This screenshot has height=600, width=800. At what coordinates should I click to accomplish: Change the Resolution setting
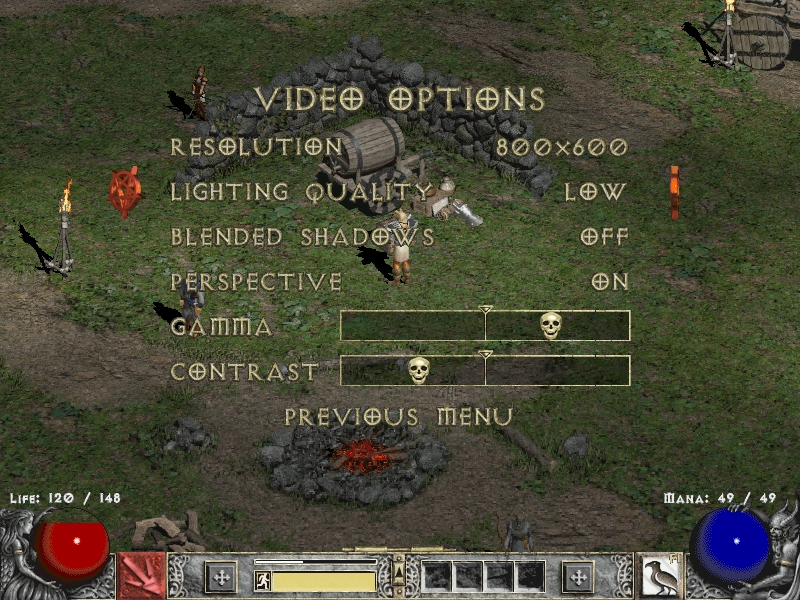tap(400, 147)
